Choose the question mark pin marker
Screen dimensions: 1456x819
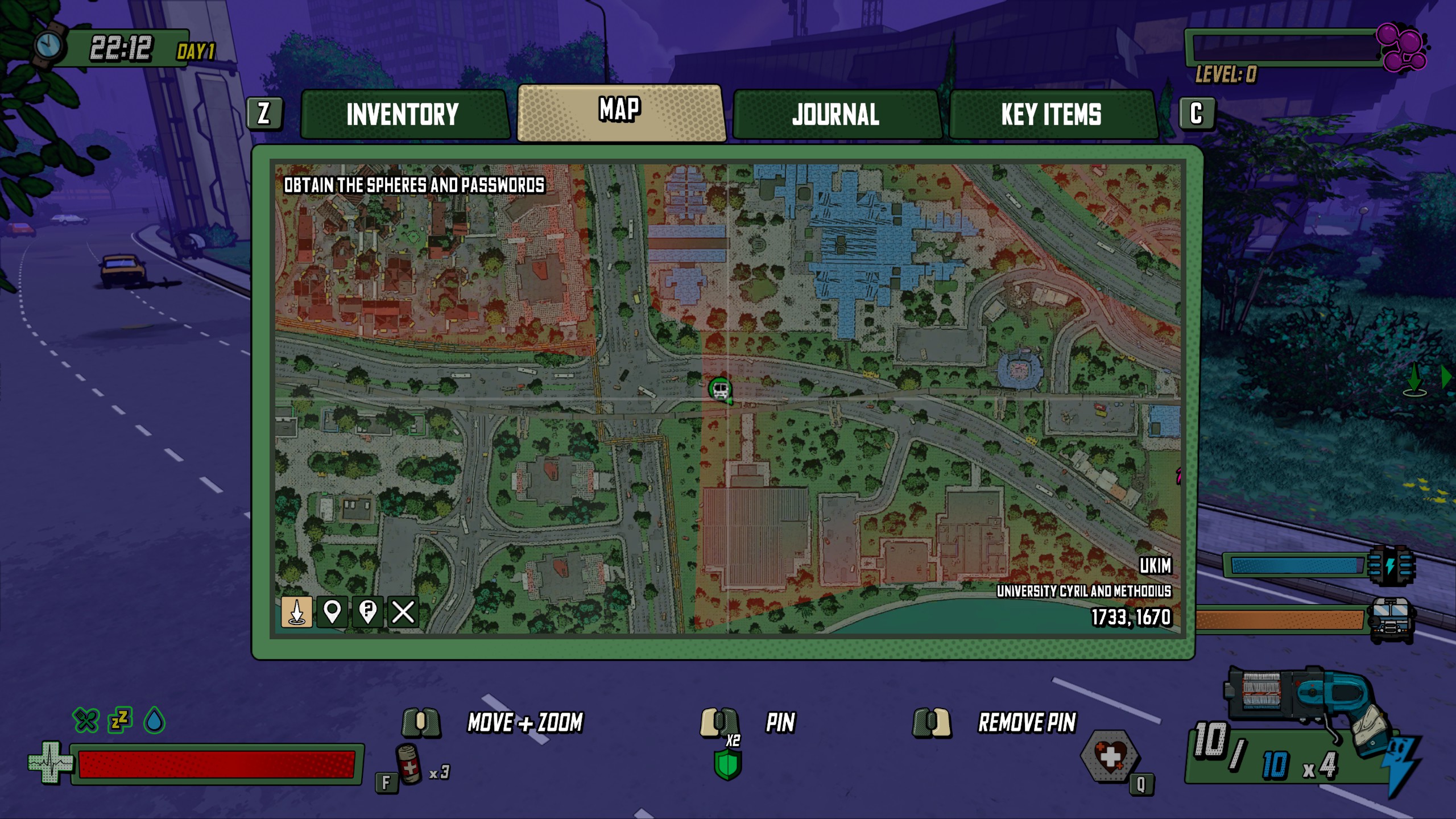coord(368,612)
